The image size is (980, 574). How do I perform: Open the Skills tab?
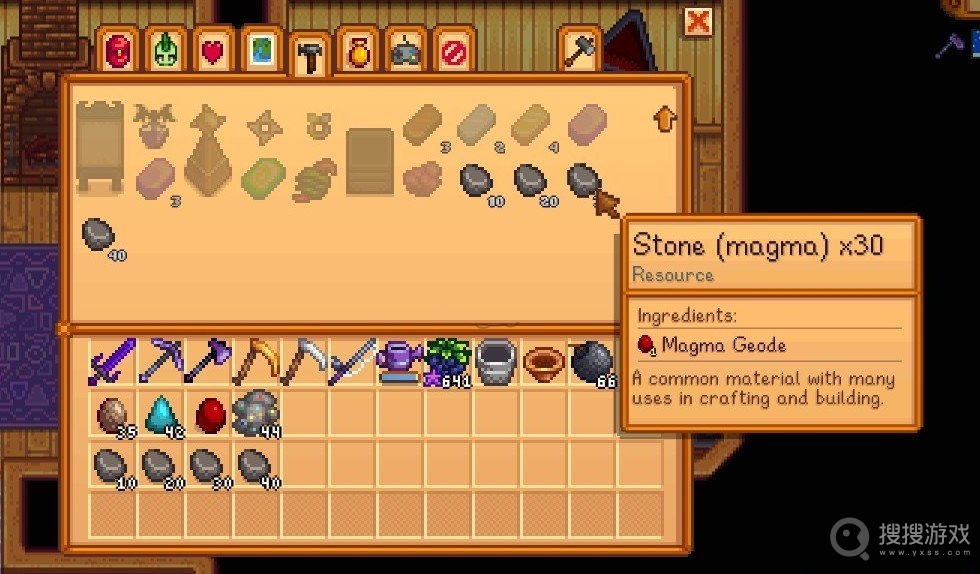point(166,50)
